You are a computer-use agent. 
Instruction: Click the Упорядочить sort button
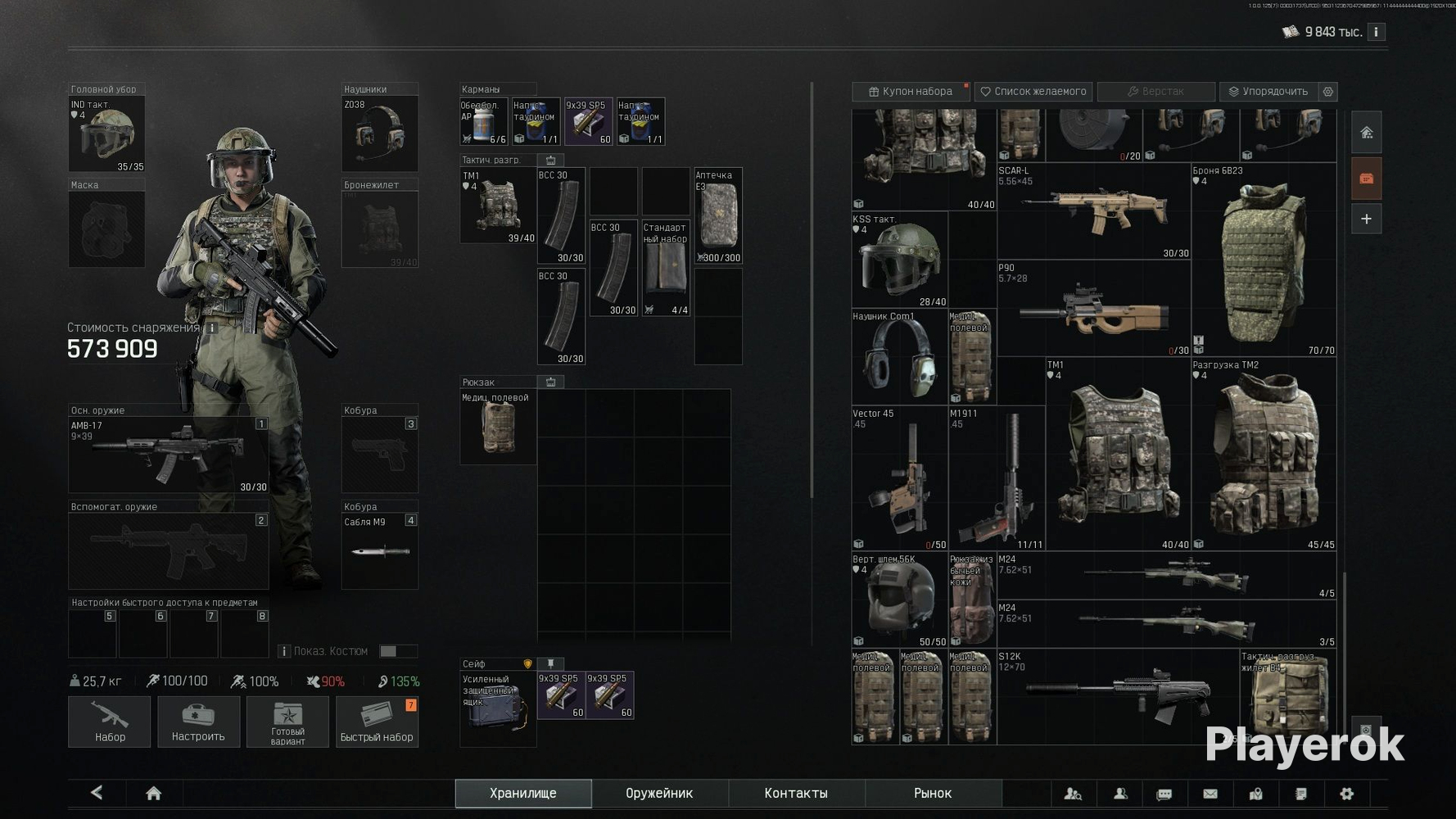(1267, 91)
